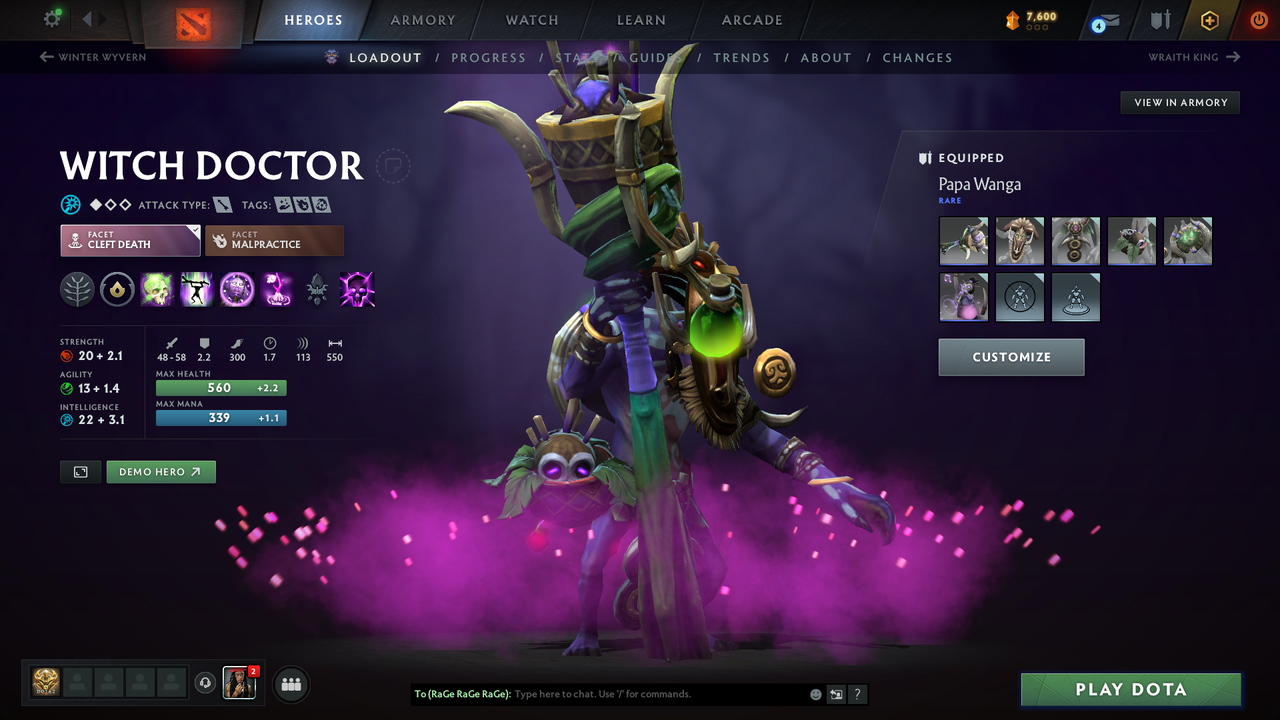
Task: Open the first equipped Papa Wanga item thumbnail
Action: pyautogui.click(x=962, y=240)
